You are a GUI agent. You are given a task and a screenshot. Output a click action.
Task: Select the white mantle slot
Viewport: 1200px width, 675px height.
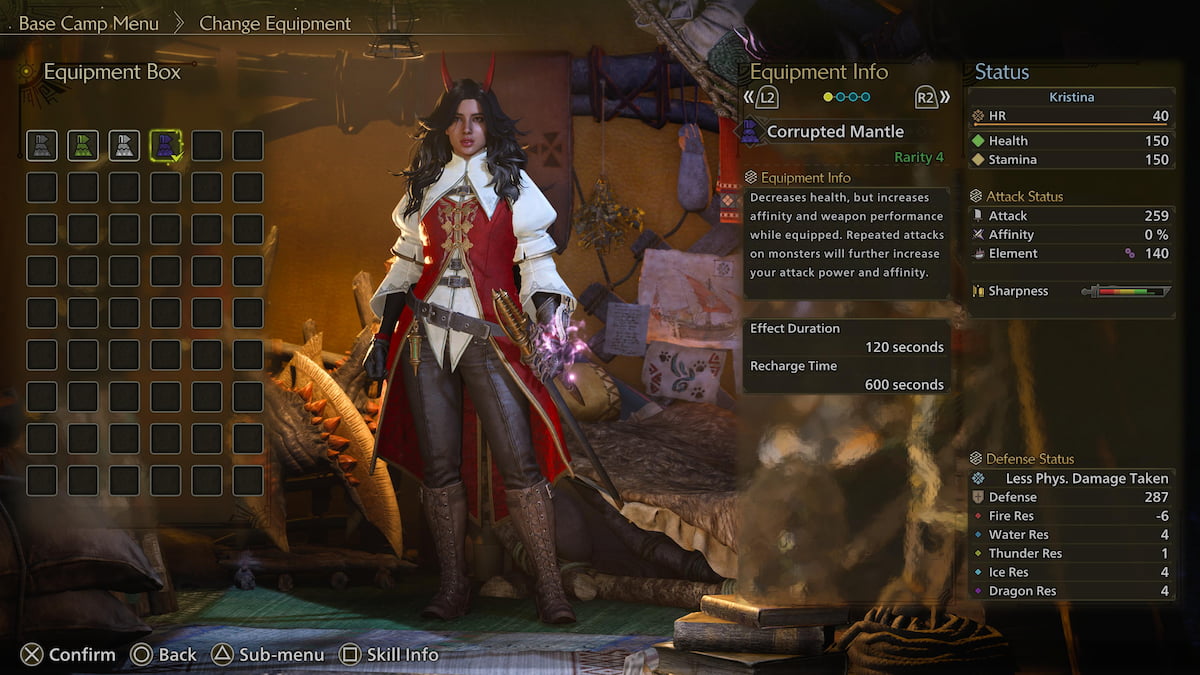click(x=124, y=146)
